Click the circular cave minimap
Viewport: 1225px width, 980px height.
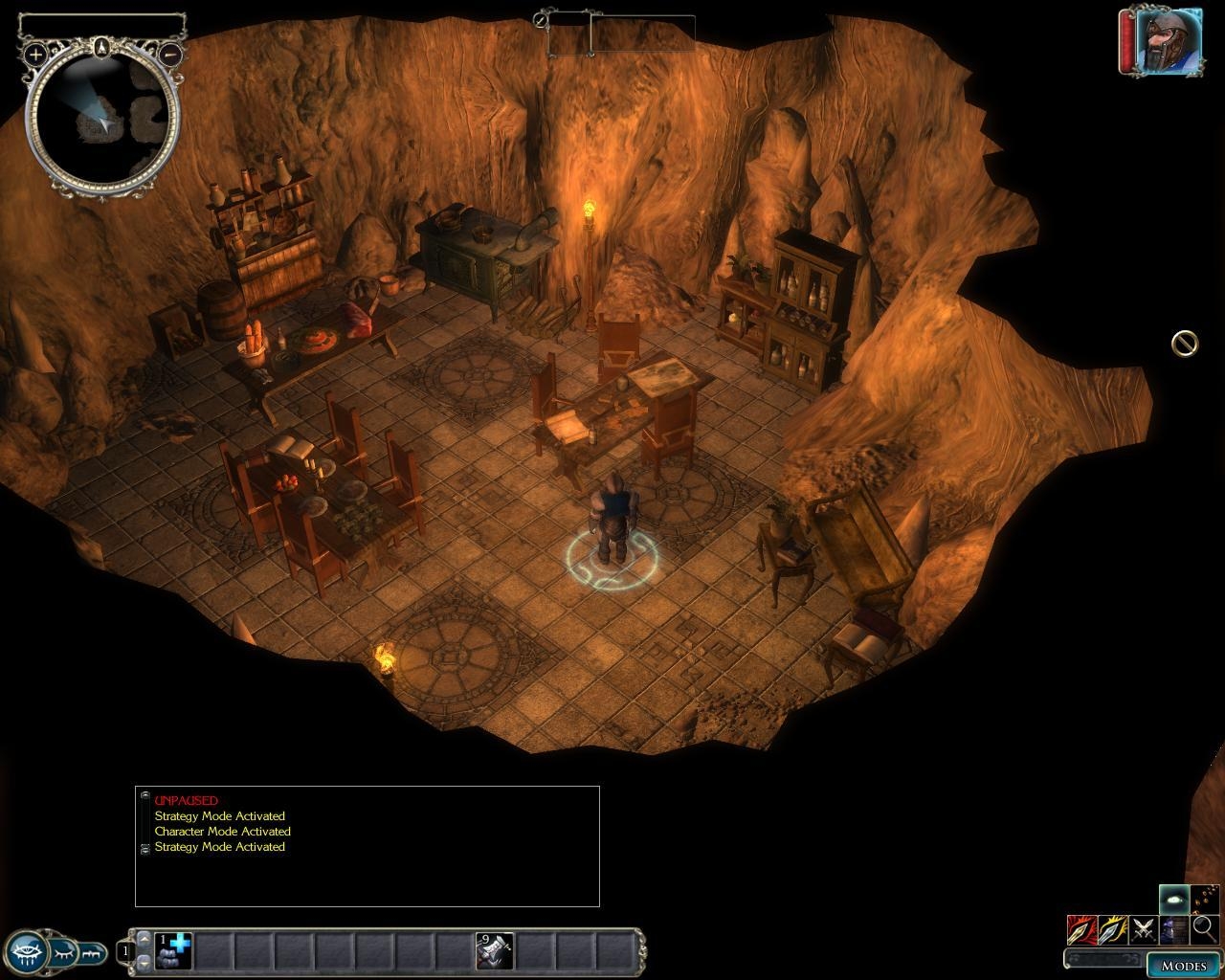pos(102,120)
